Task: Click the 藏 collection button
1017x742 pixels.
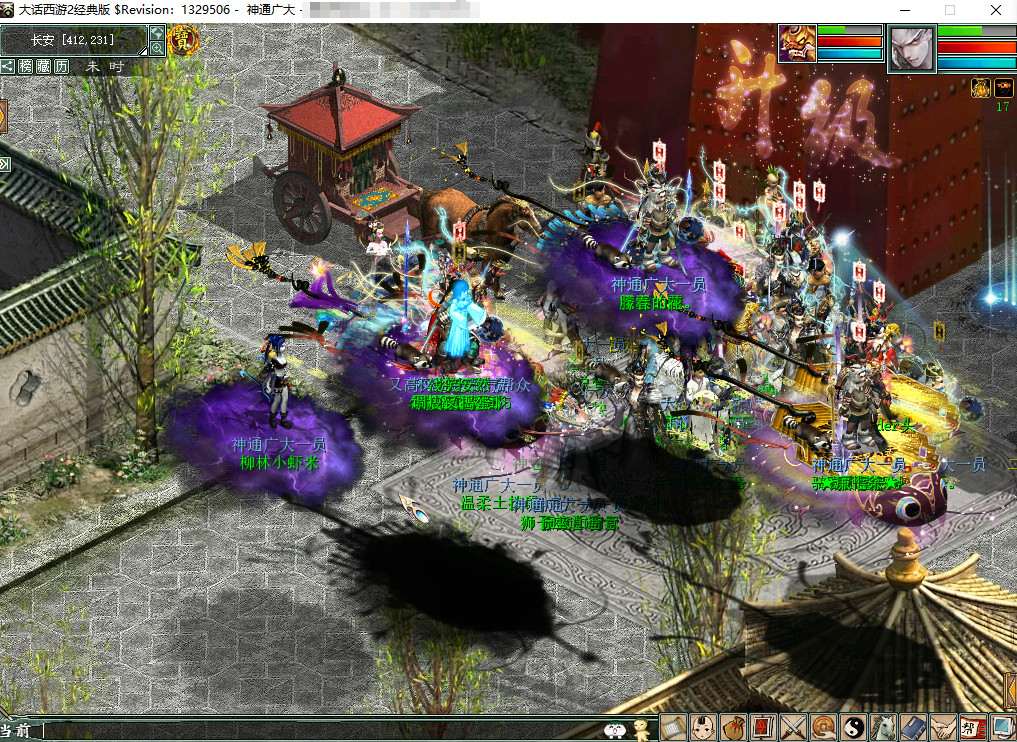Action: click(x=43, y=66)
